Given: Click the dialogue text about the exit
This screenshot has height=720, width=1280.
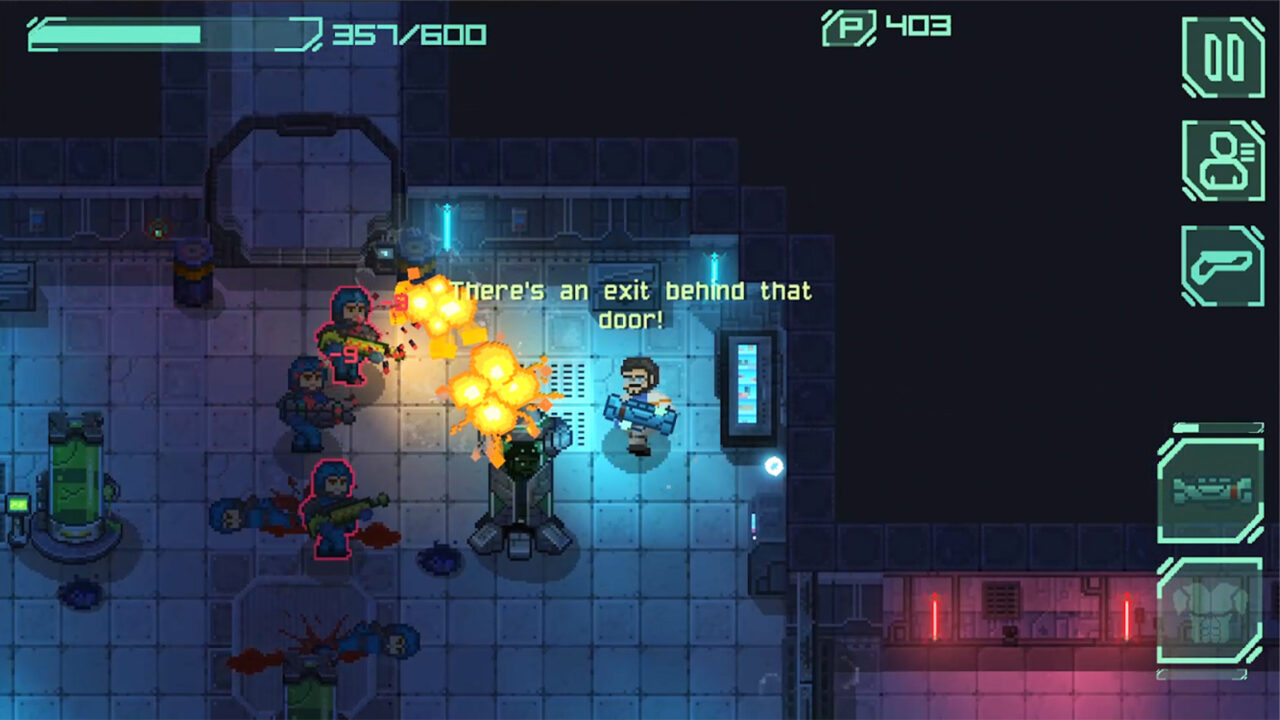Looking at the screenshot, I should coord(632,305).
